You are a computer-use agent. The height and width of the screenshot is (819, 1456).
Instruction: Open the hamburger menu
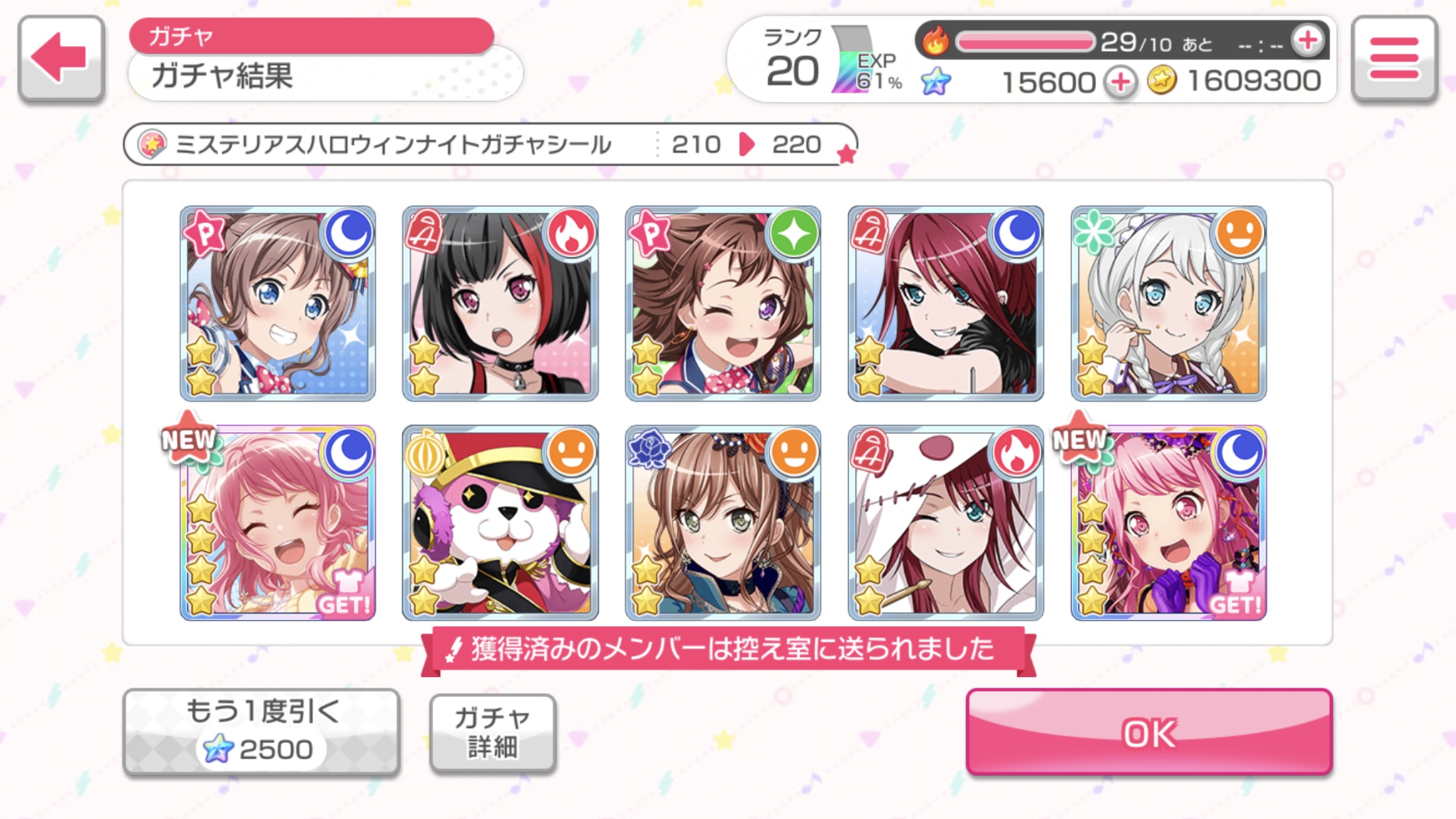coord(1394,58)
